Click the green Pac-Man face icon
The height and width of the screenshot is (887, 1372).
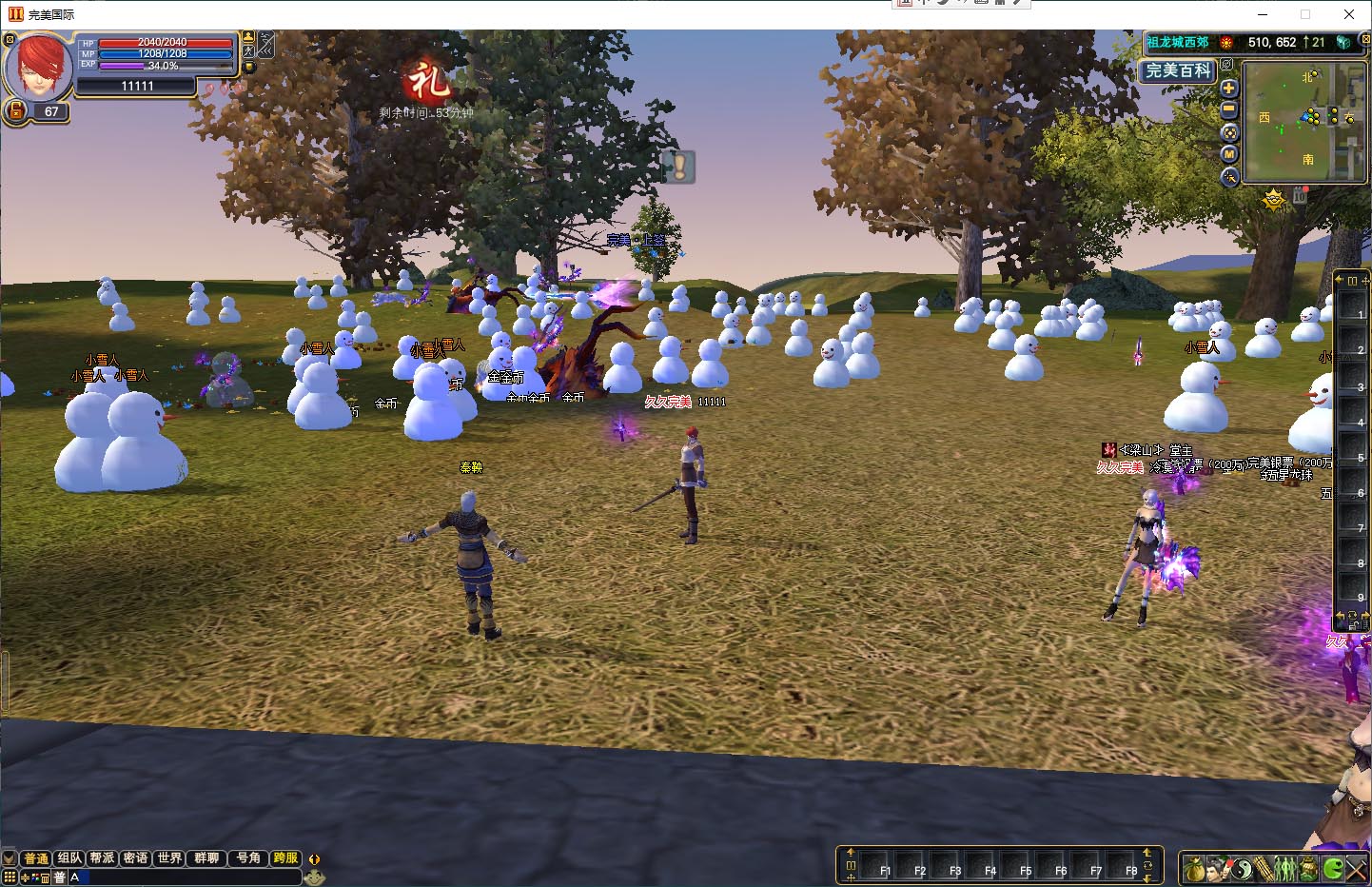[1333, 868]
